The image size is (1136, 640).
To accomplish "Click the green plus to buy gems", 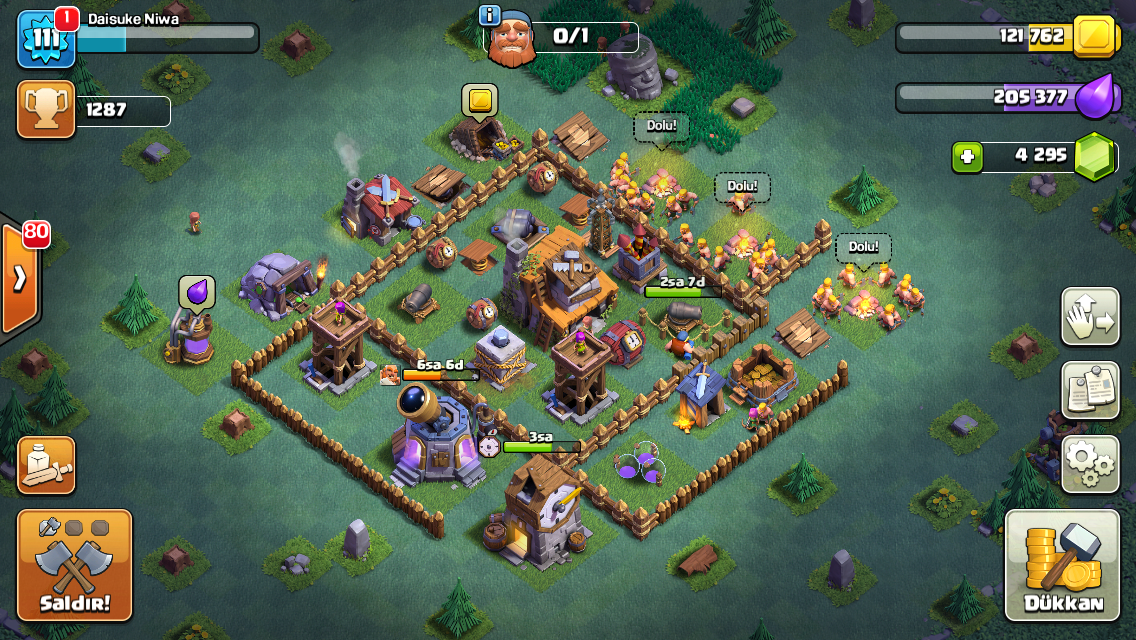I will [967, 157].
